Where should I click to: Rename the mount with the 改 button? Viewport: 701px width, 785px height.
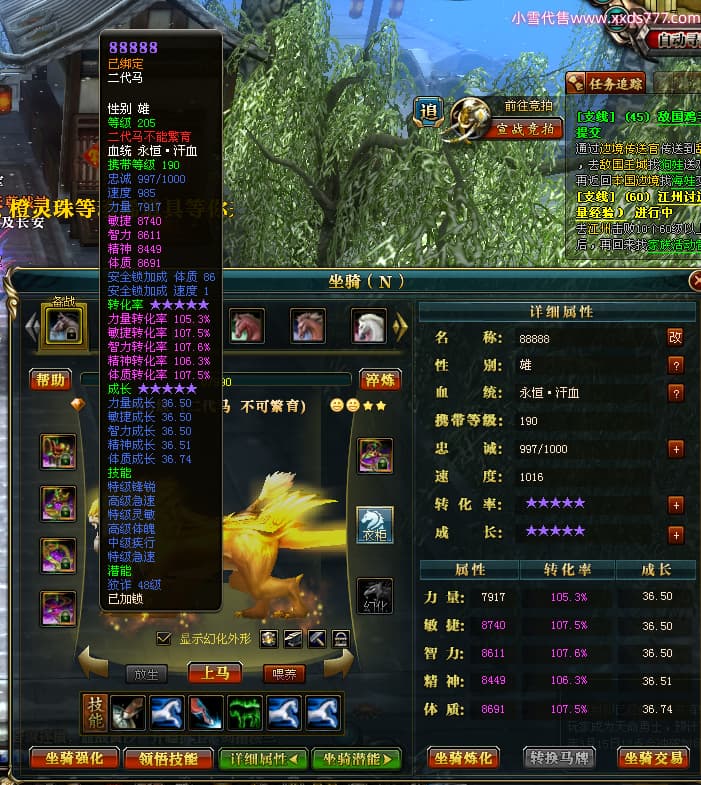click(675, 338)
